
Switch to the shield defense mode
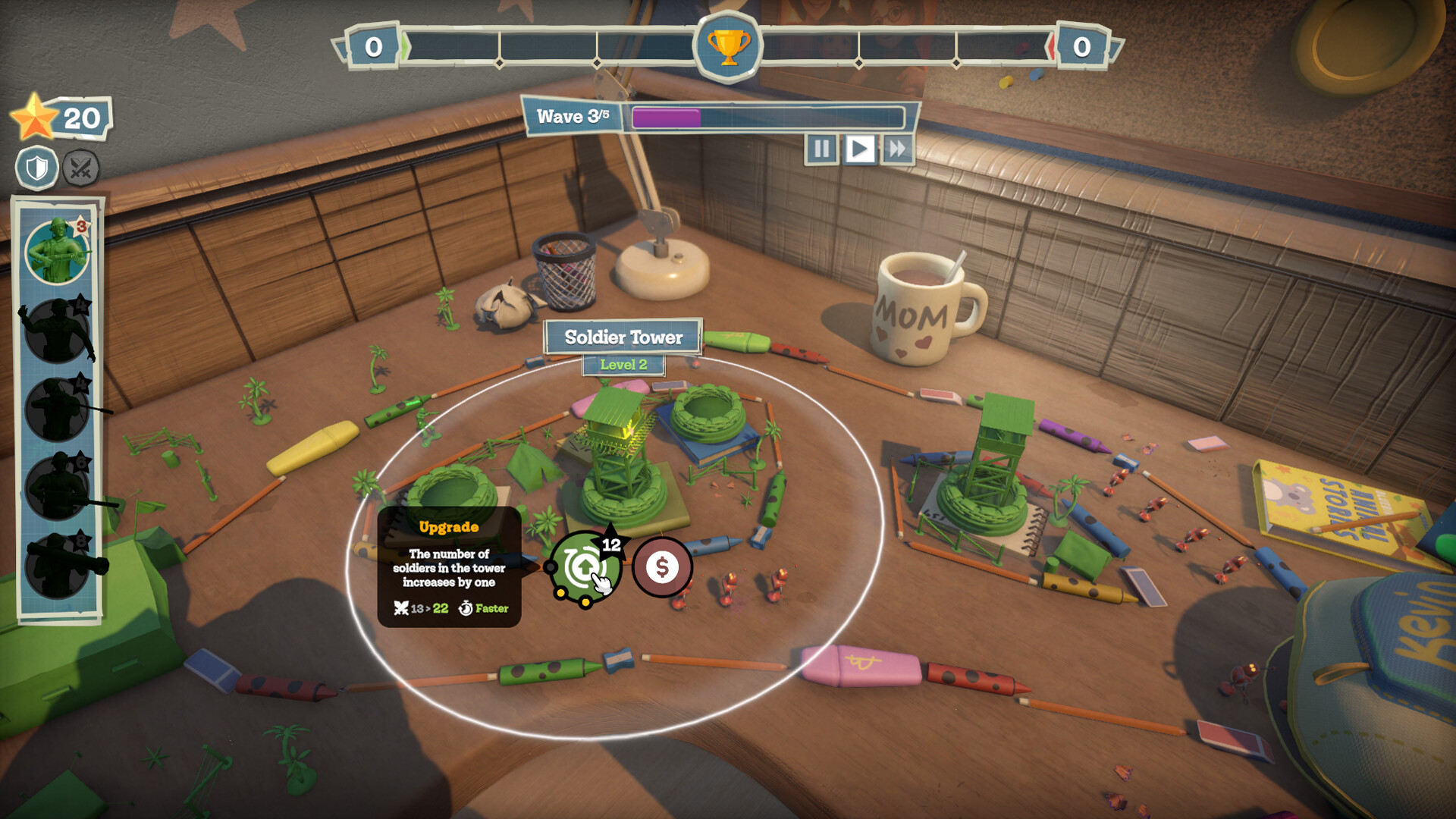pos(37,168)
